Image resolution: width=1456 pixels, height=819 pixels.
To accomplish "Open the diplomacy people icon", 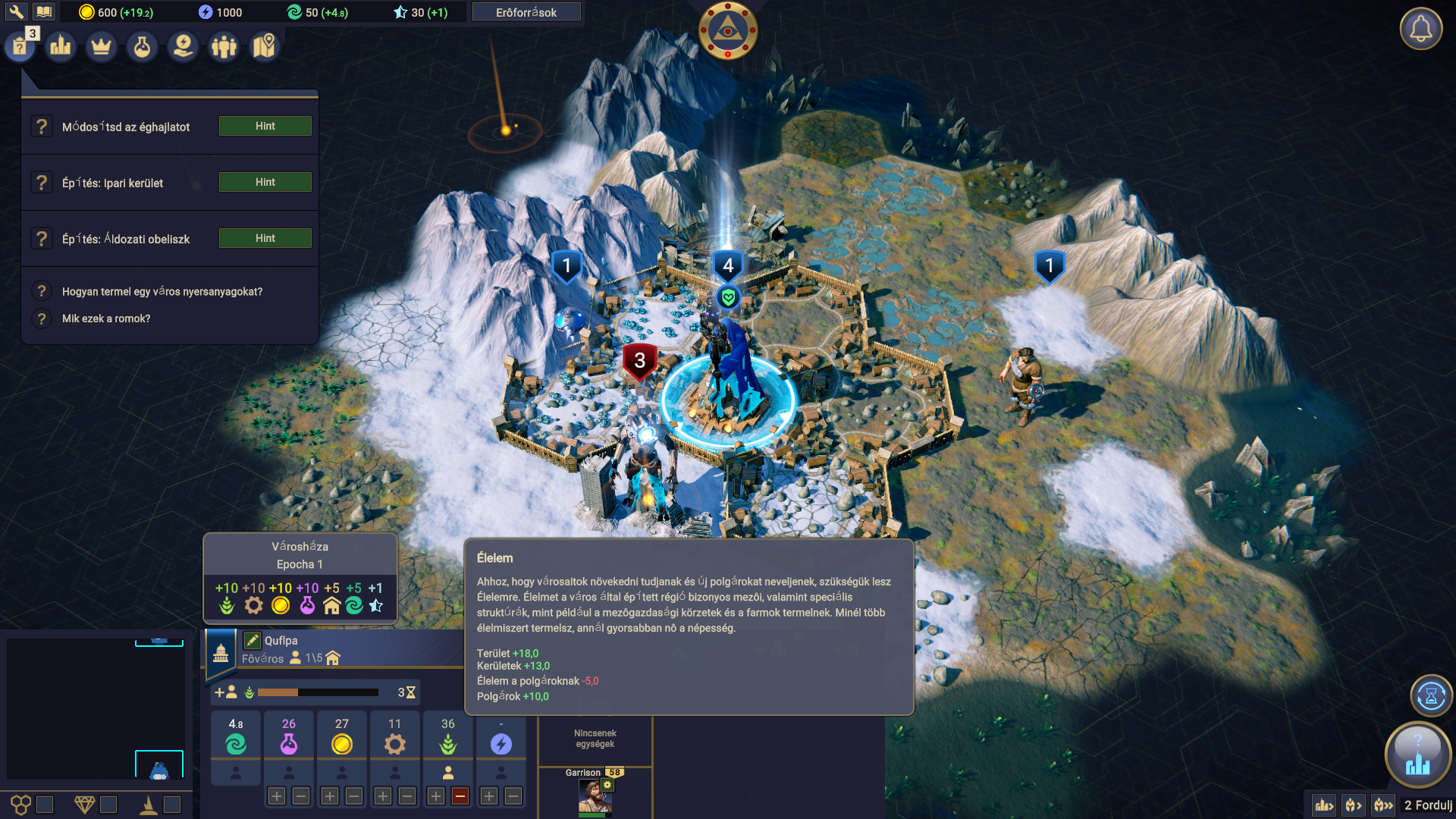I will tap(224, 47).
